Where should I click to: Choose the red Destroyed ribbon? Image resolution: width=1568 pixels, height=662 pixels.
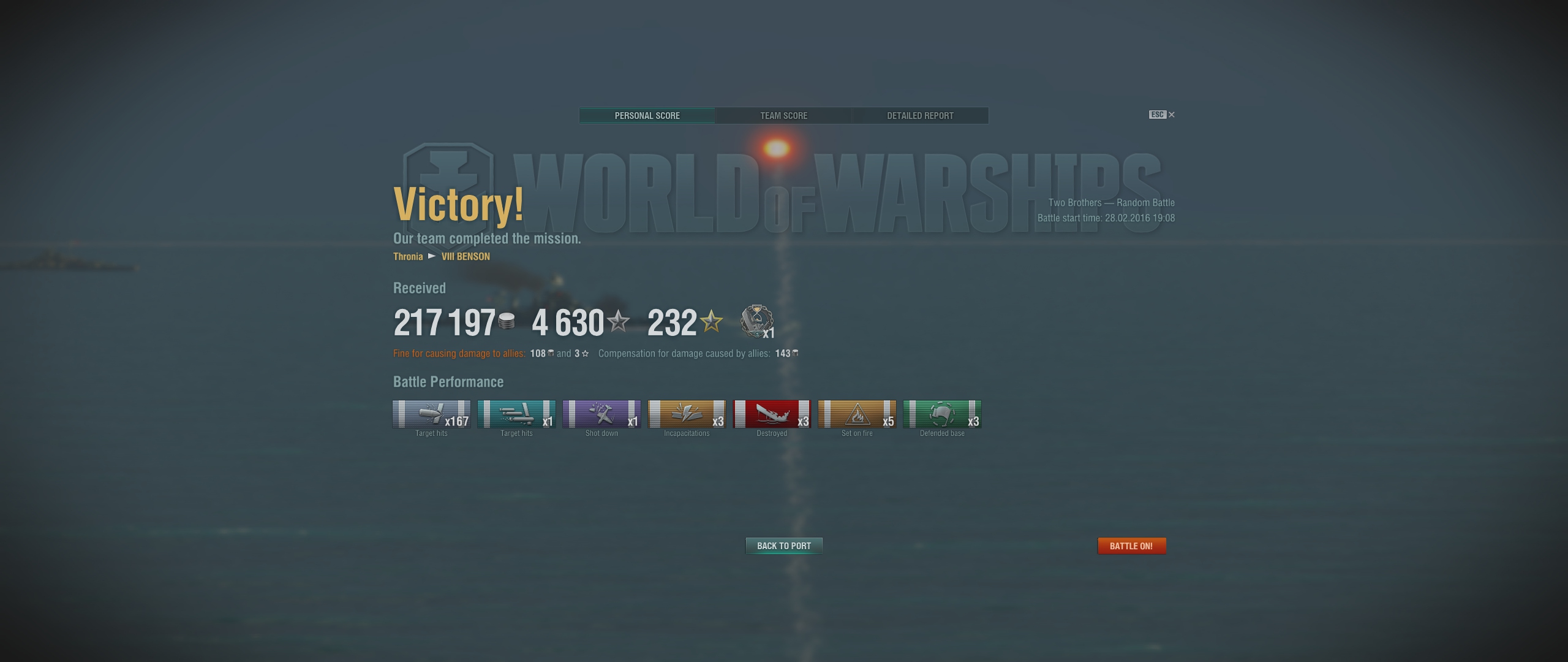[x=772, y=414]
